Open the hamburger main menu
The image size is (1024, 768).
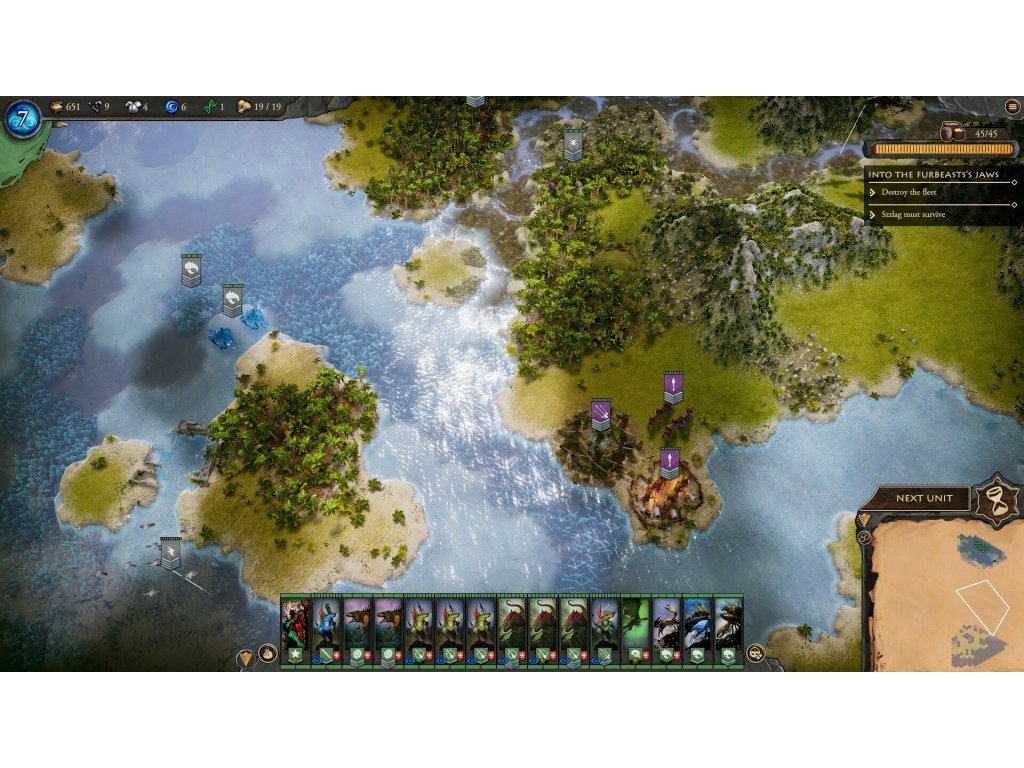click(x=1012, y=107)
